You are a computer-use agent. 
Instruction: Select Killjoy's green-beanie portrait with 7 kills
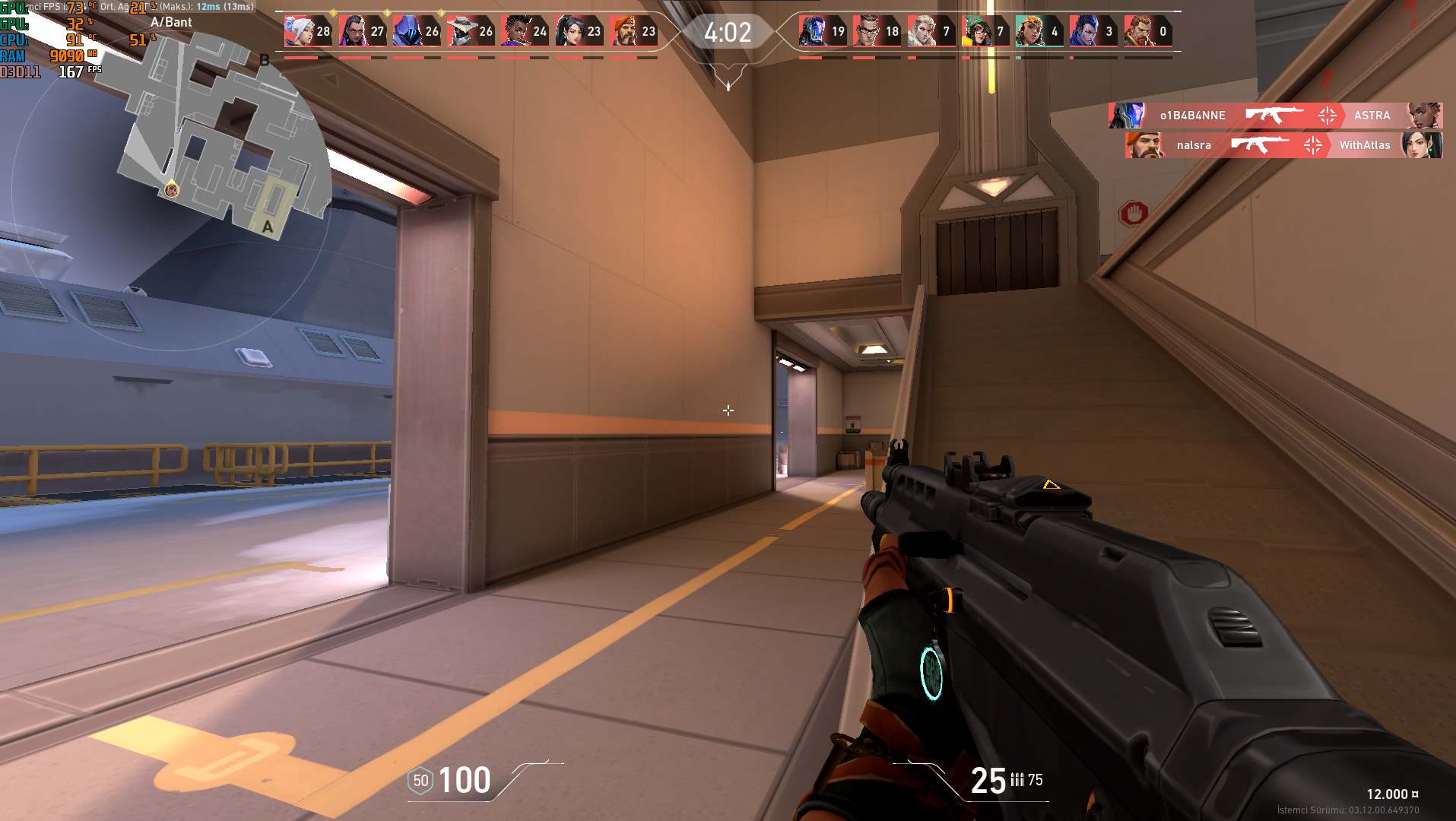(x=975, y=30)
